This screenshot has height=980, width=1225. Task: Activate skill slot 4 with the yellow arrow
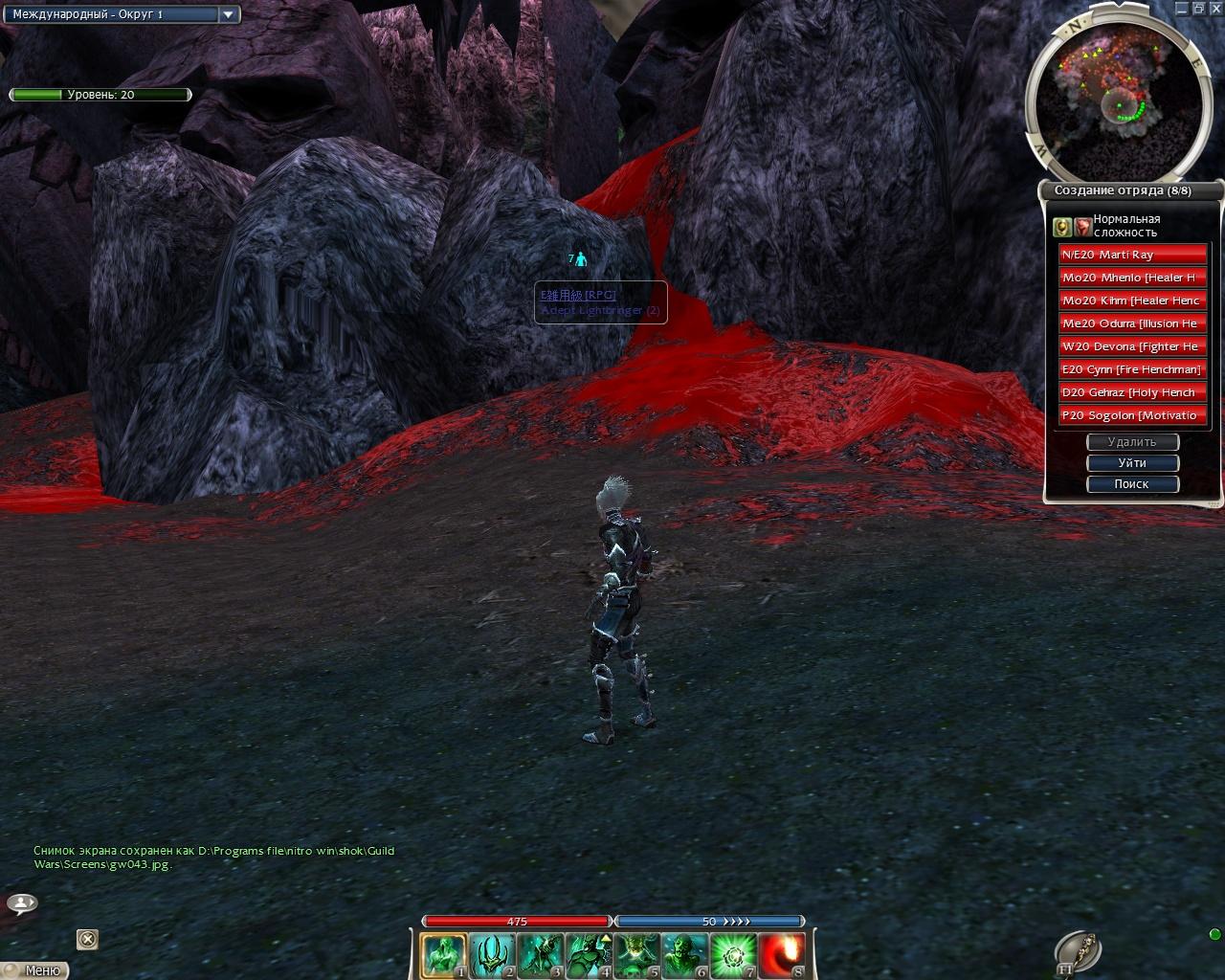click(589, 956)
